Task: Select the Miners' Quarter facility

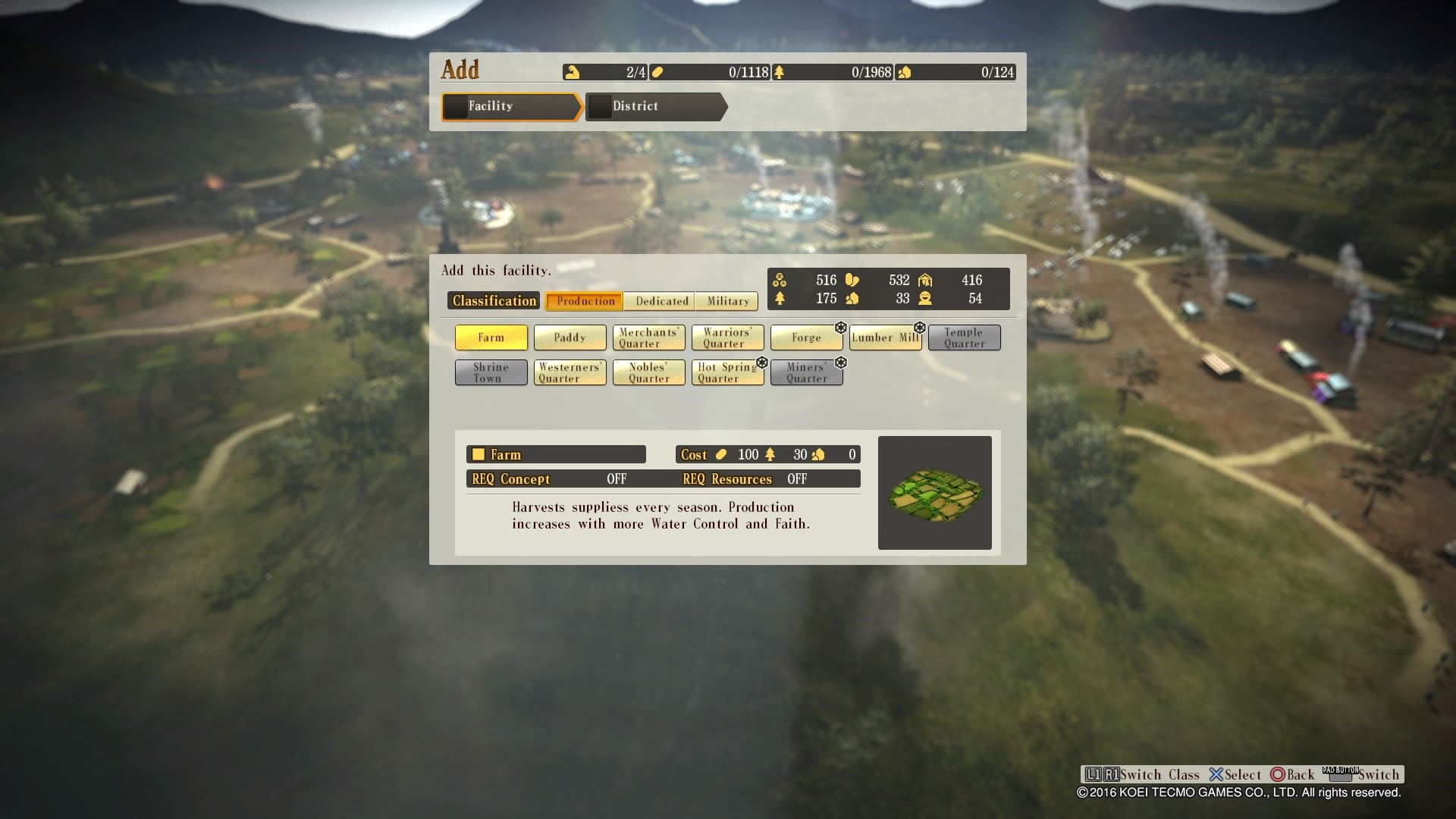Action: (x=806, y=372)
